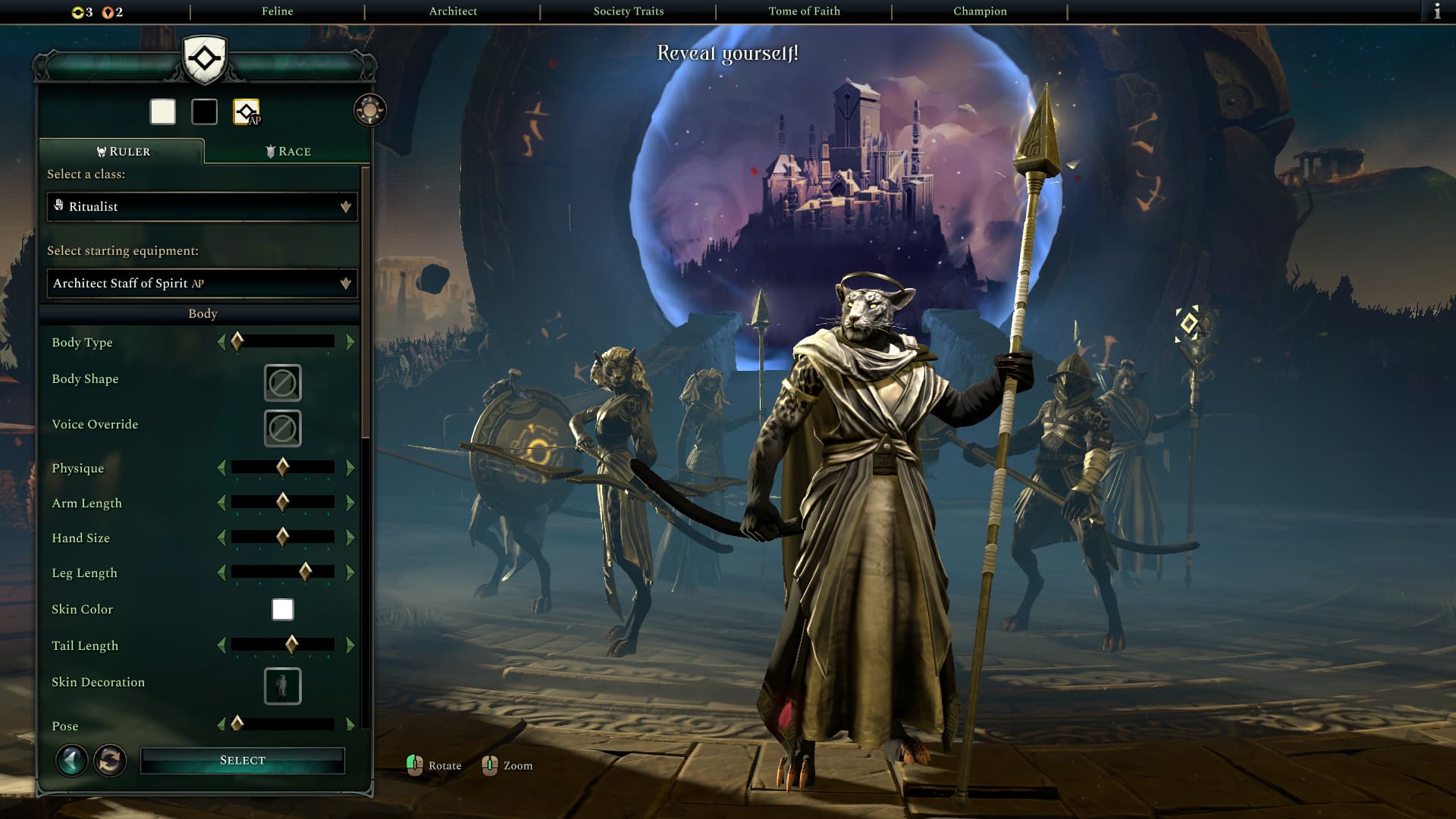Open the Voice Override selector
Viewport: 1456px width, 819px height.
(x=282, y=428)
